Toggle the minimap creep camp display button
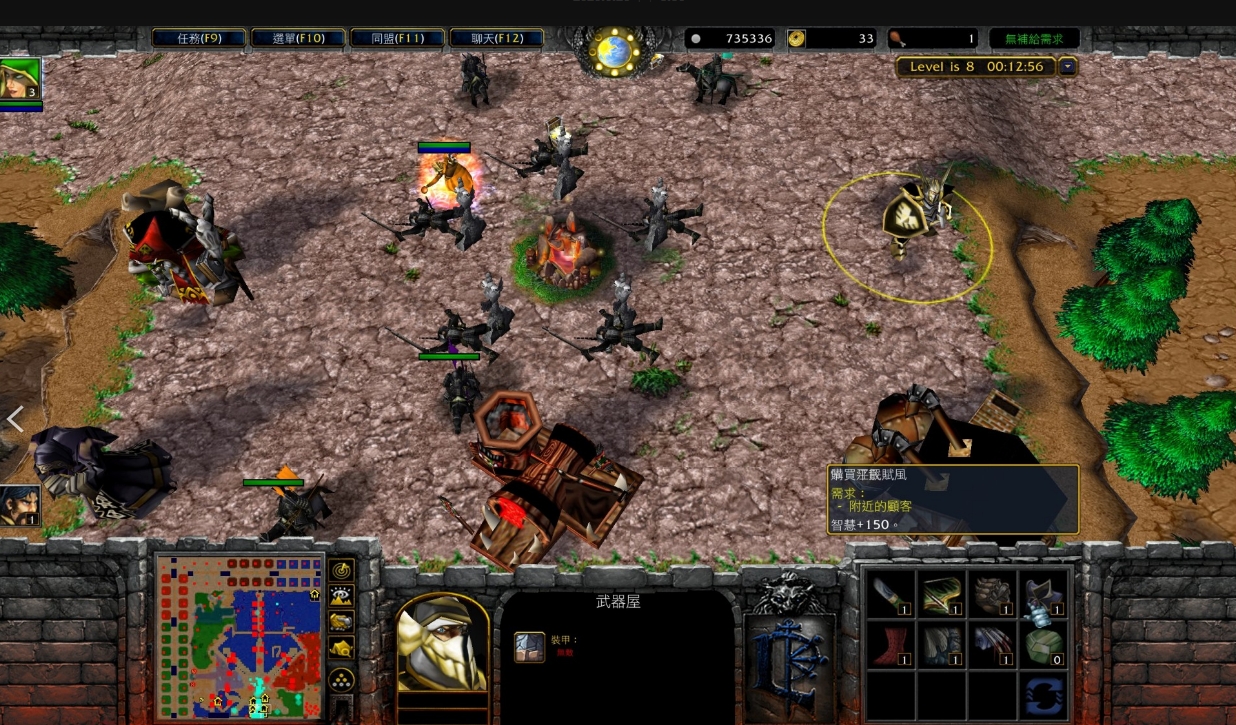This screenshot has width=1236, height=725. click(342, 648)
